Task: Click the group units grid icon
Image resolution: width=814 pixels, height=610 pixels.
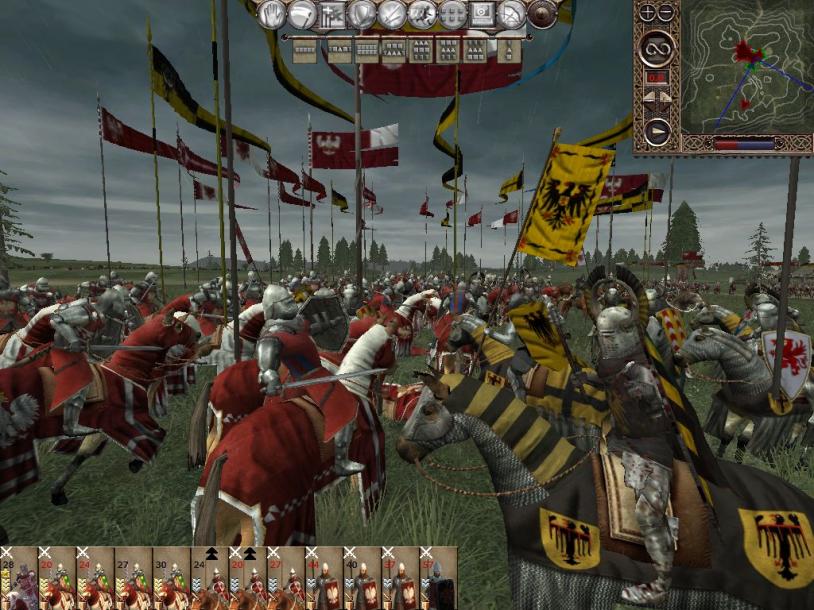Action: click(452, 14)
